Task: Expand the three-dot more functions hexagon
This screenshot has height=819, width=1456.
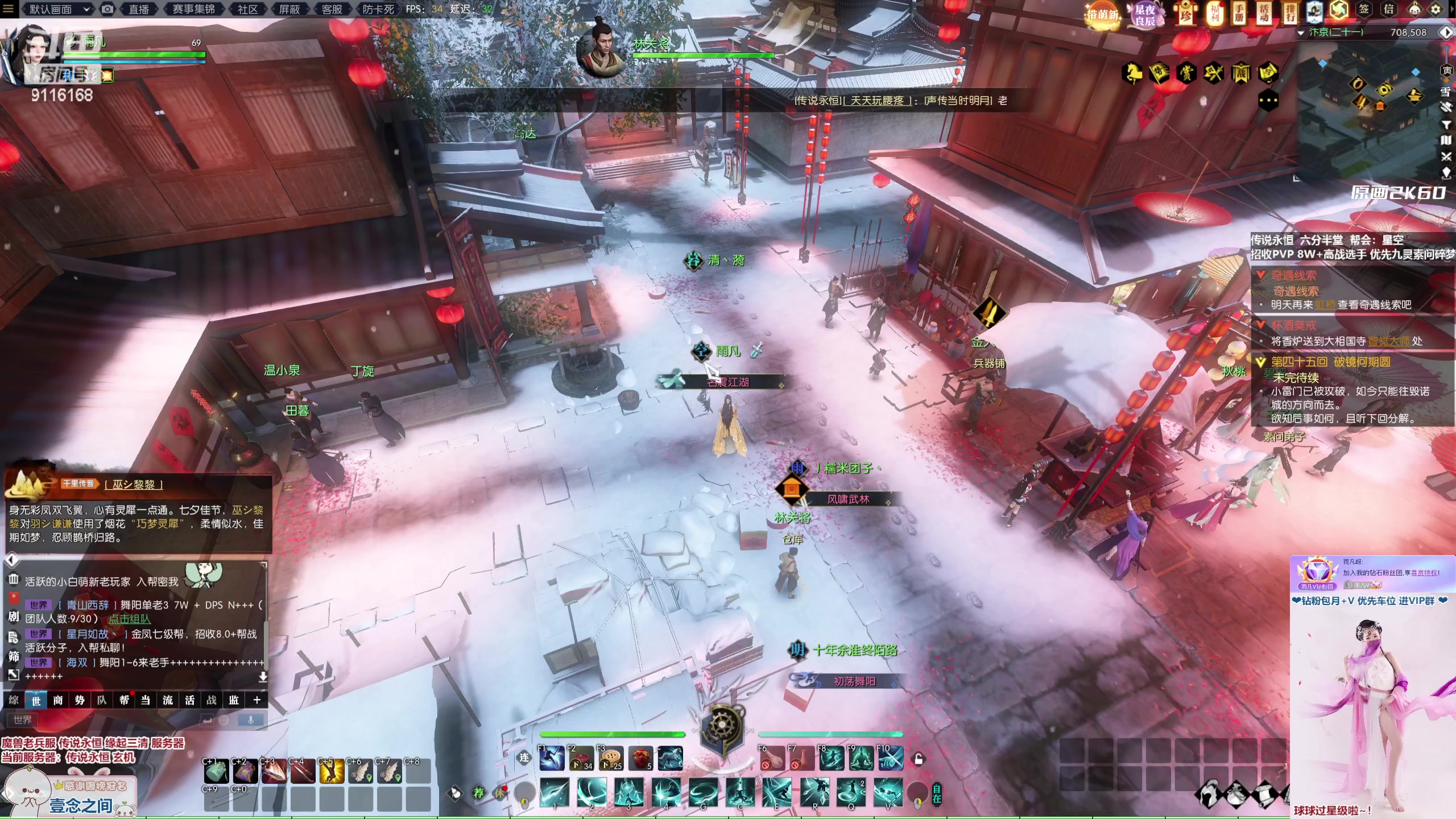Action: coord(1268,101)
